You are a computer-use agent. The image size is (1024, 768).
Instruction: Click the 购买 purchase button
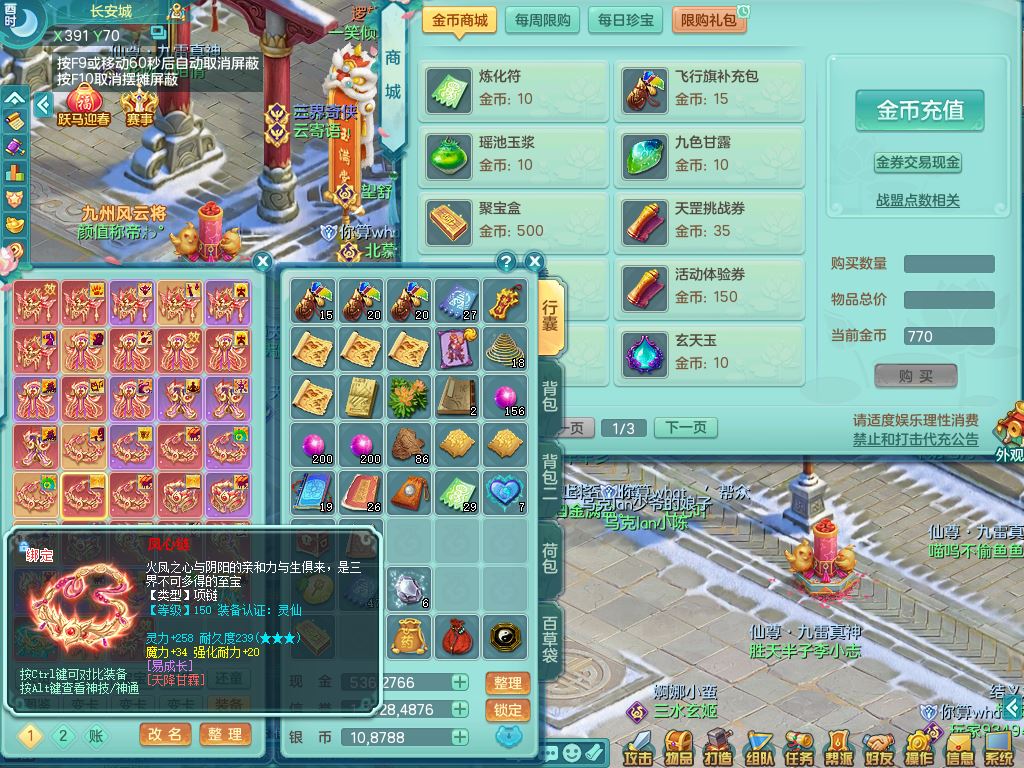[x=915, y=376]
